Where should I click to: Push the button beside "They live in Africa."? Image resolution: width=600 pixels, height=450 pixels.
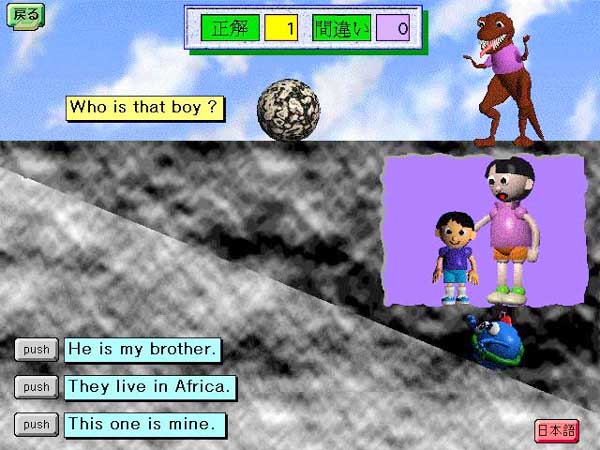tap(37, 387)
